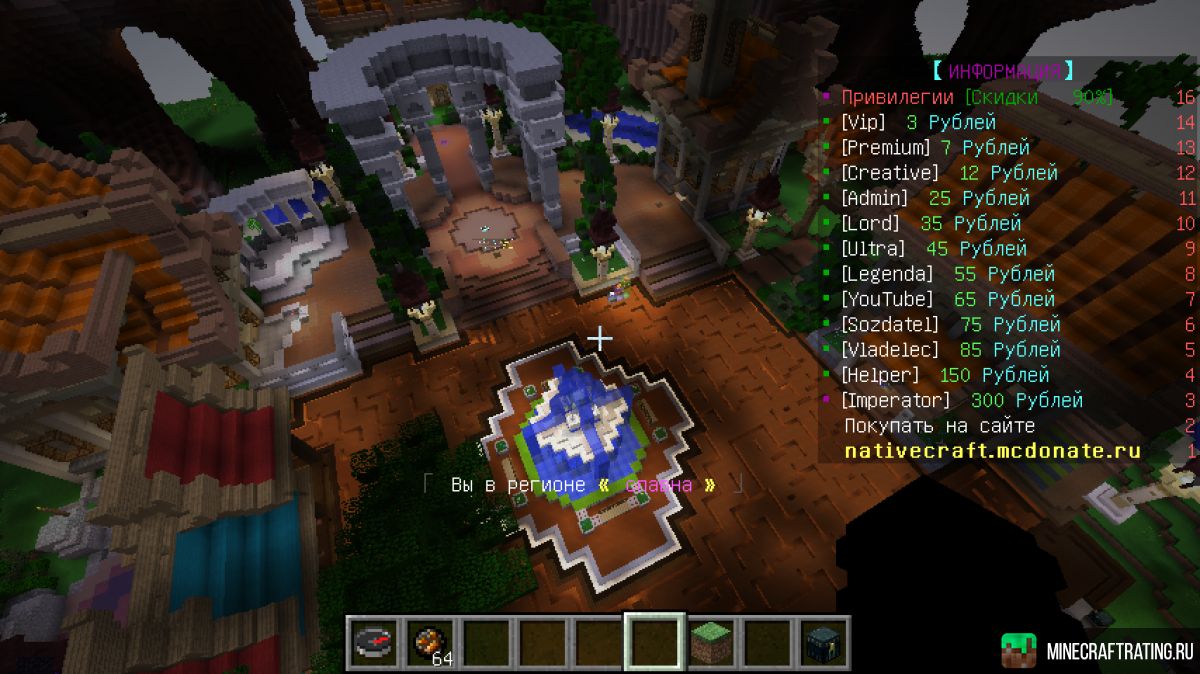Viewport: 1200px width, 674px height.
Task: Select the fire charge stack of 64
Action: 431,641
